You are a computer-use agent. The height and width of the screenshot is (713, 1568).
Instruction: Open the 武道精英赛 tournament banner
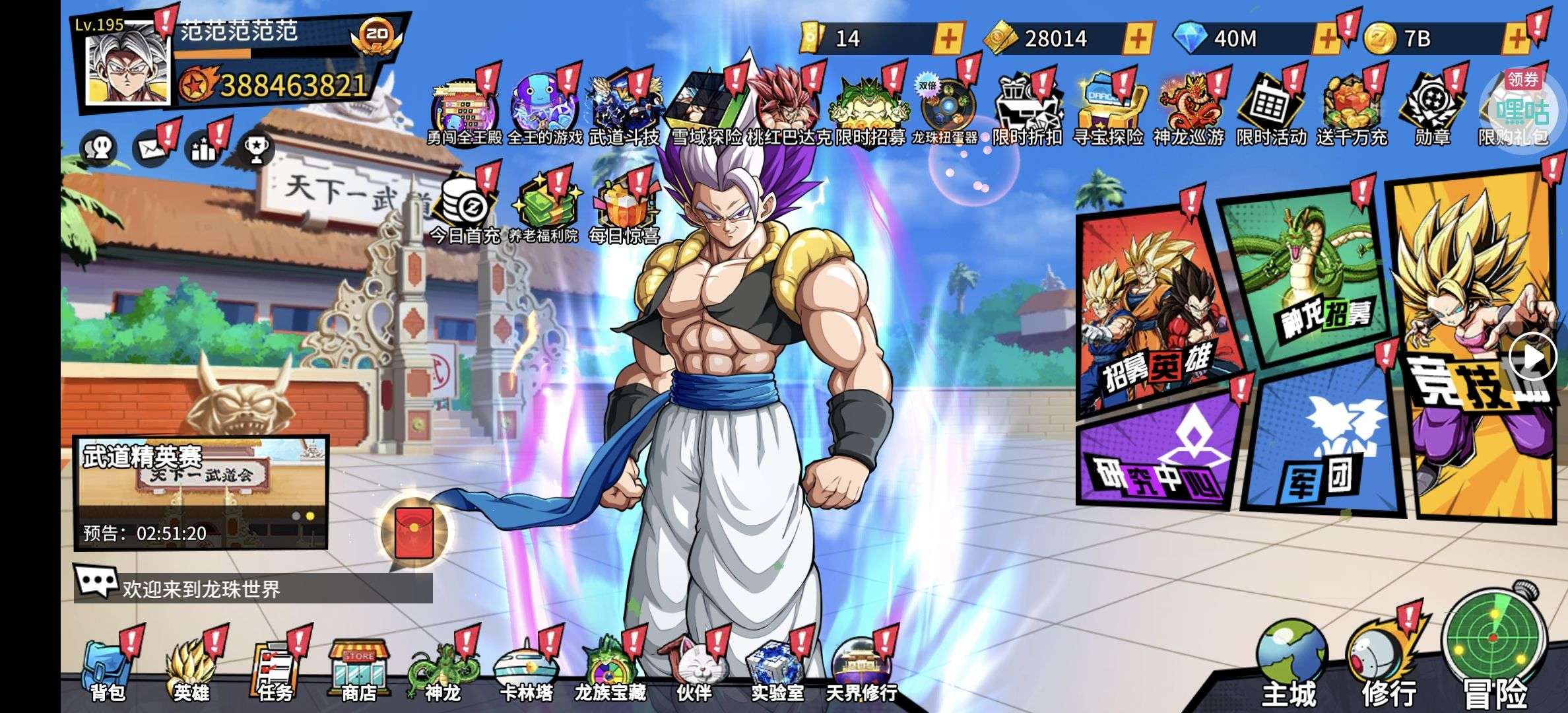pyautogui.click(x=201, y=492)
